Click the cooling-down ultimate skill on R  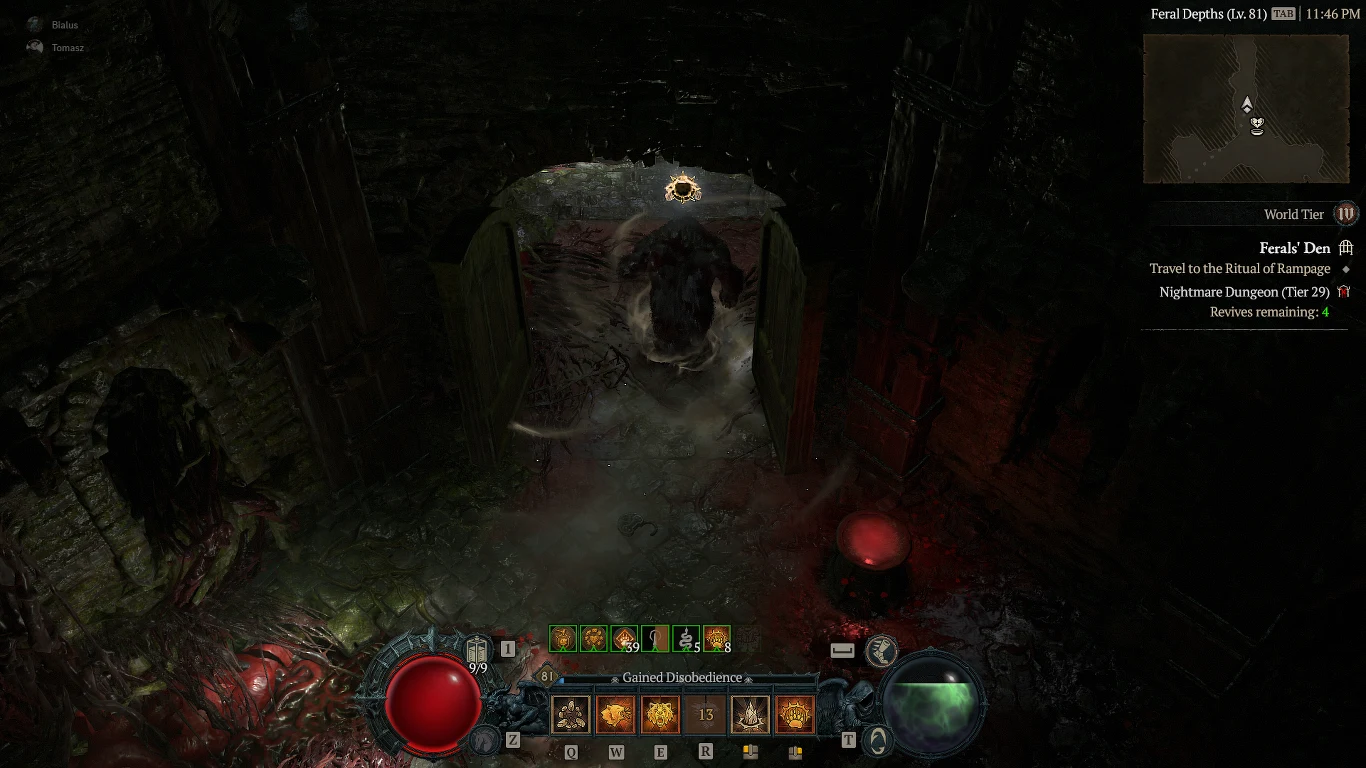705,714
